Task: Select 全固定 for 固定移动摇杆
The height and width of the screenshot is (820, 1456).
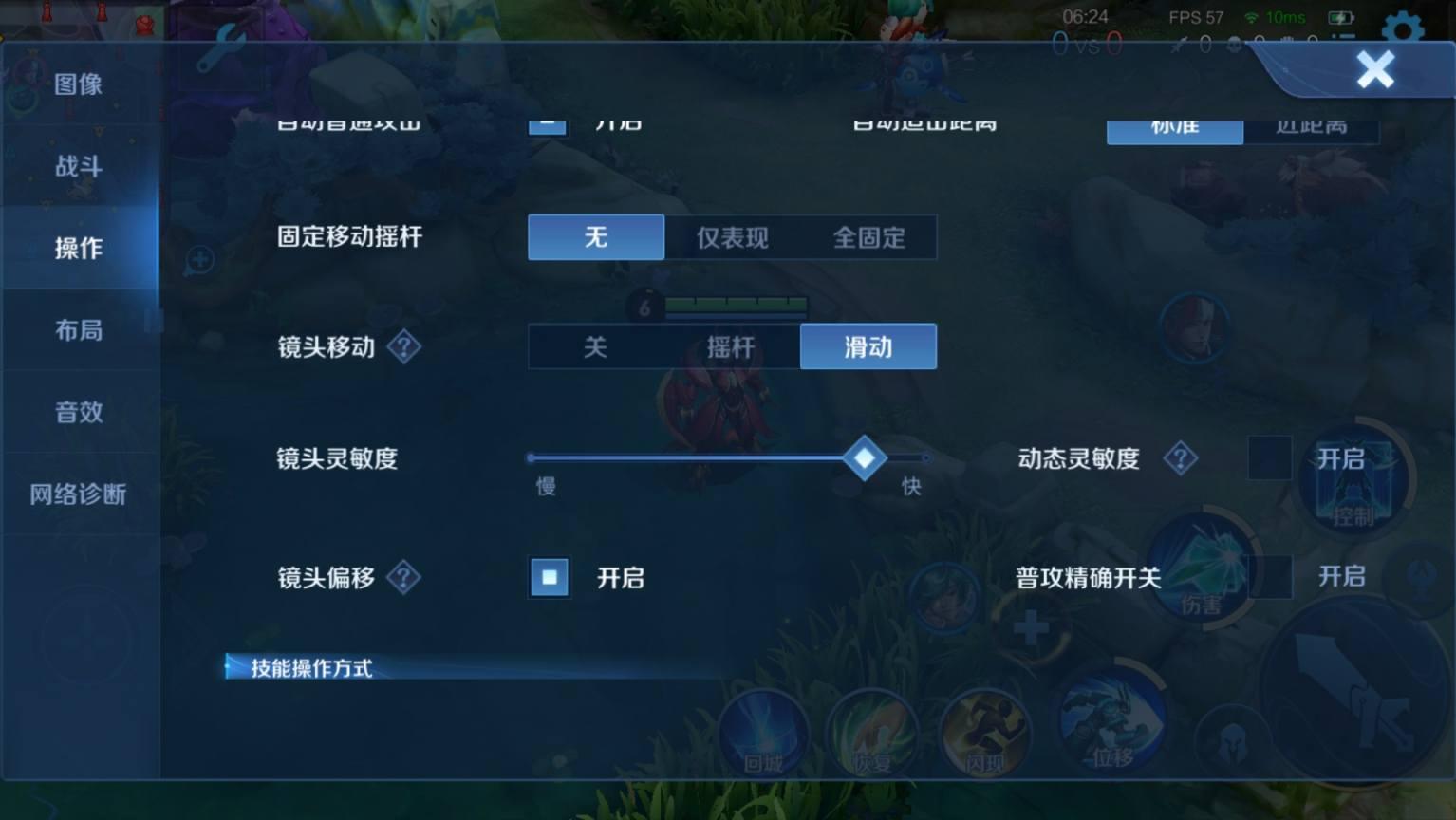Action: pos(870,237)
